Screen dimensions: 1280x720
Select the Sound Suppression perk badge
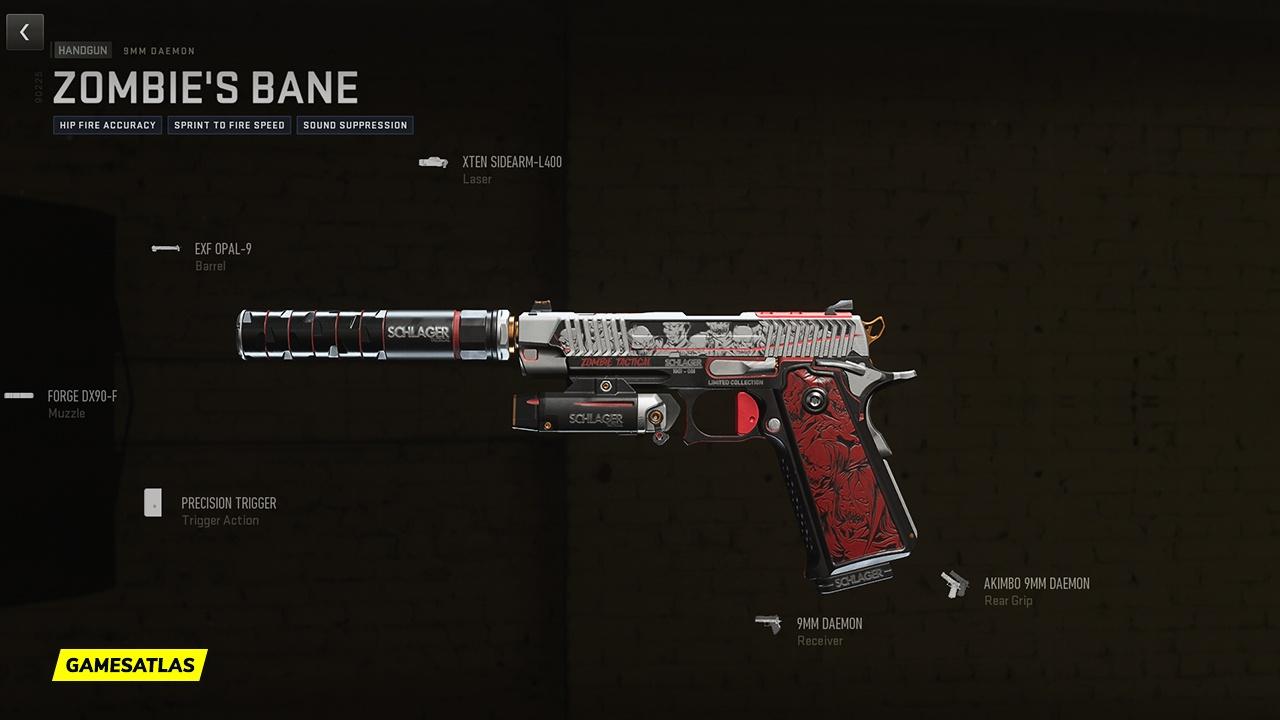point(355,125)
